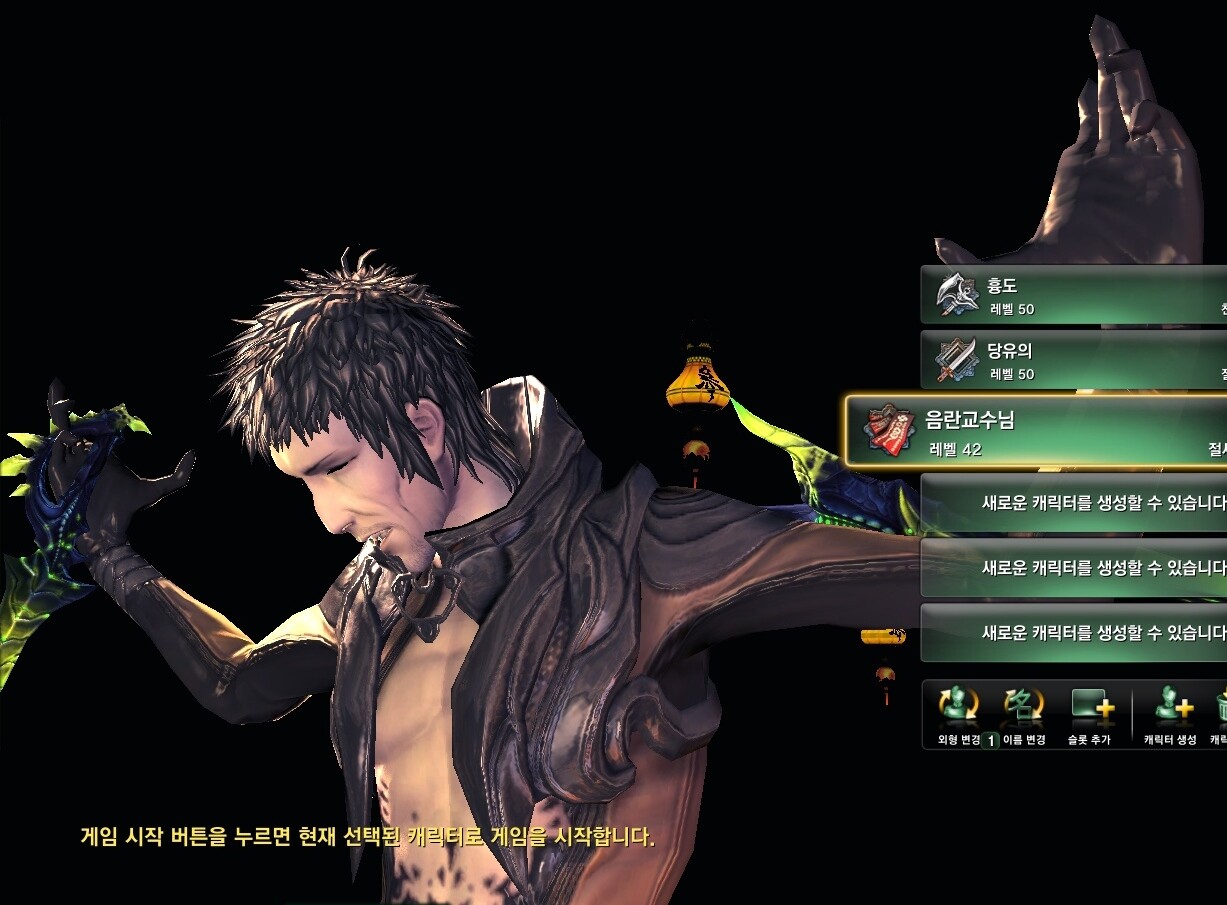The height and width of the screenshot is (905, 1227).
Task: Click the 이름 변경 rename character icon
Action: click(1024, 714)
